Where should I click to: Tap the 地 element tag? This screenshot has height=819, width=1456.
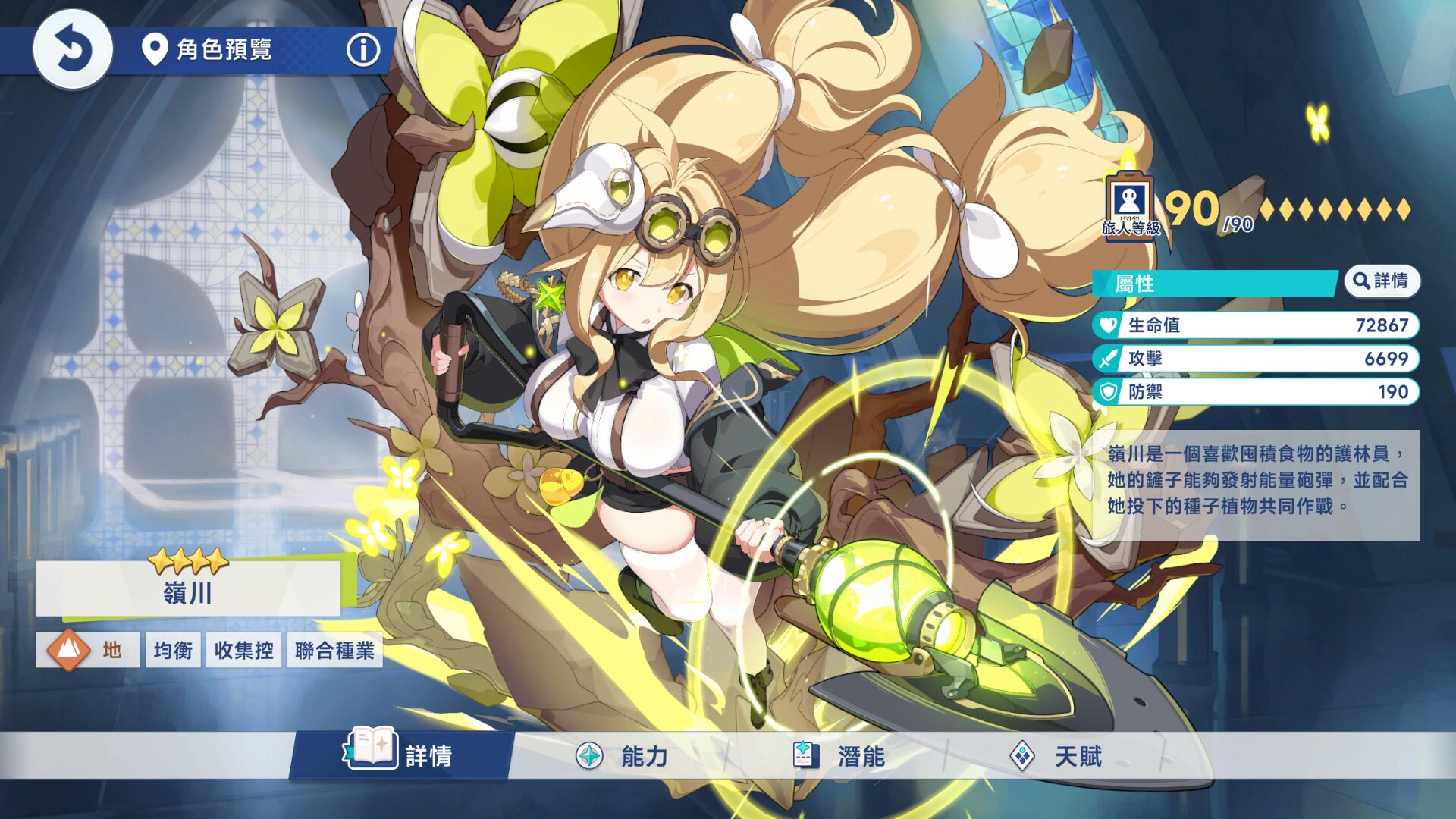pos(87,650)
